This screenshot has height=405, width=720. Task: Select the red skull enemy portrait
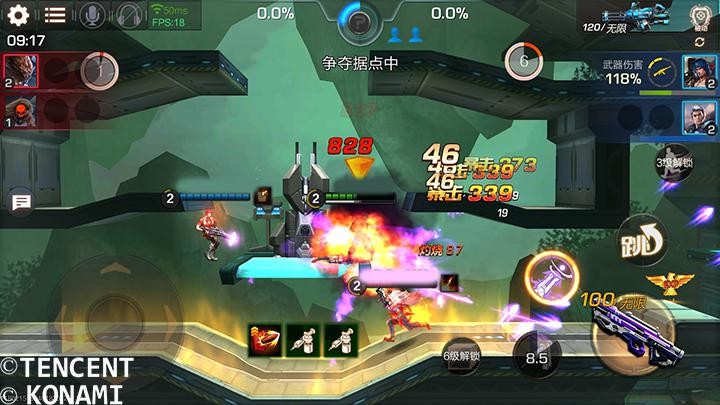[20, 108]
